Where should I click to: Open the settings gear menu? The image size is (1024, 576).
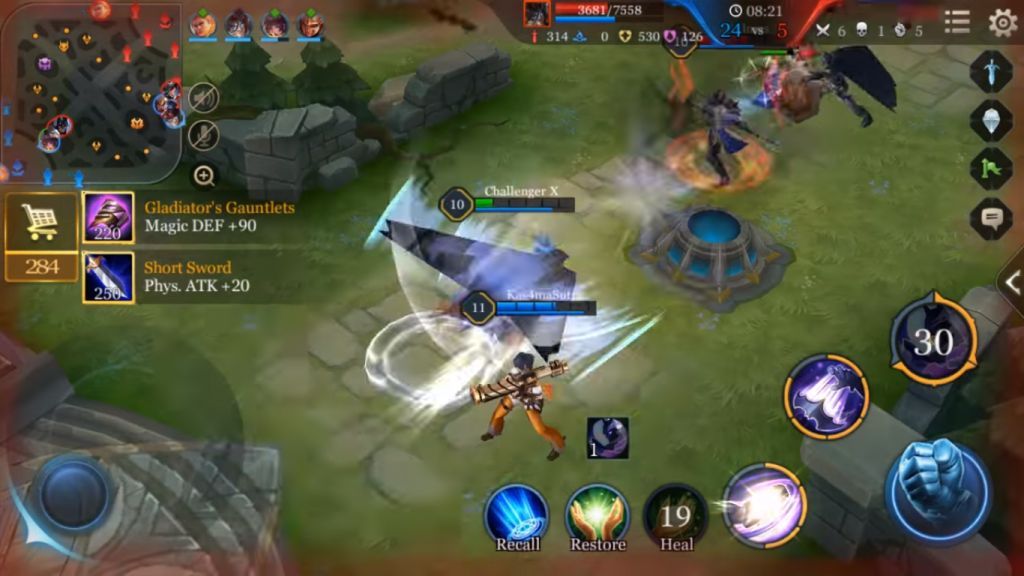pos(1002,22)
